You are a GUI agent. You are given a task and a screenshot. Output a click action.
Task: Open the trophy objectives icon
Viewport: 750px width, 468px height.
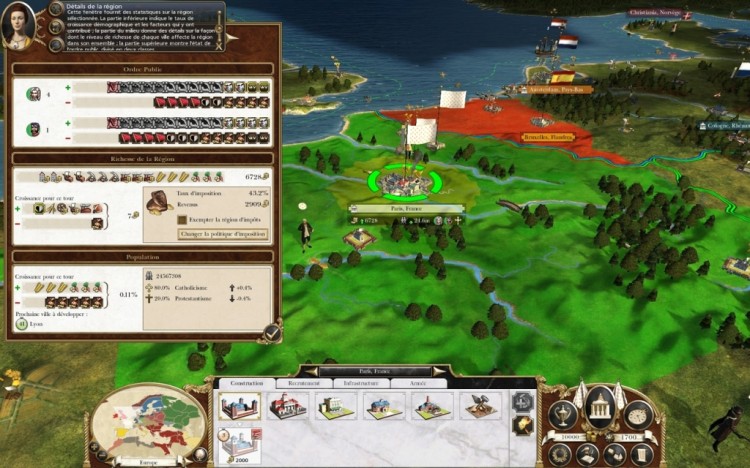tap(562, 414)
